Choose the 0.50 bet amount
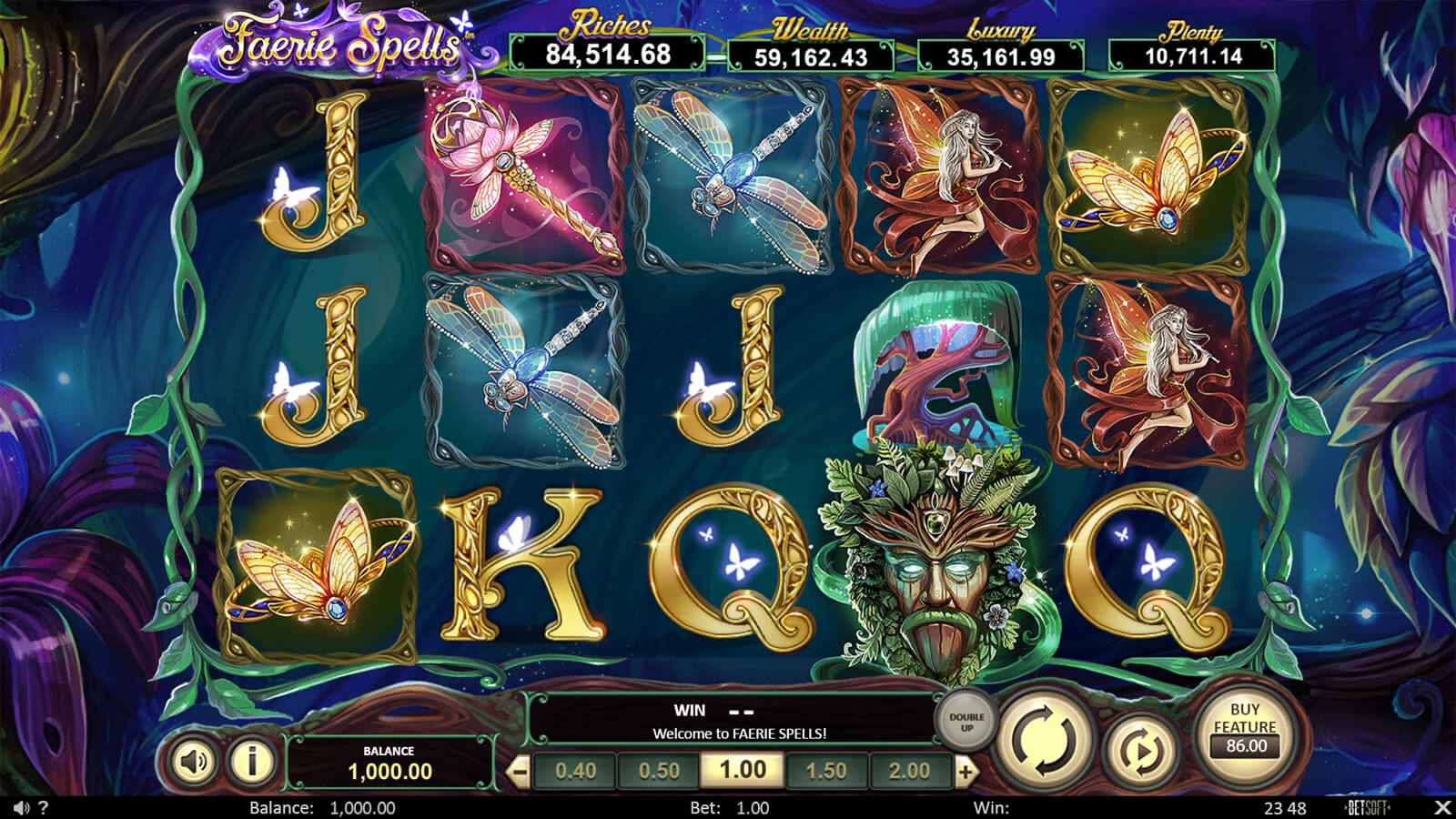 tap(659, 772)
